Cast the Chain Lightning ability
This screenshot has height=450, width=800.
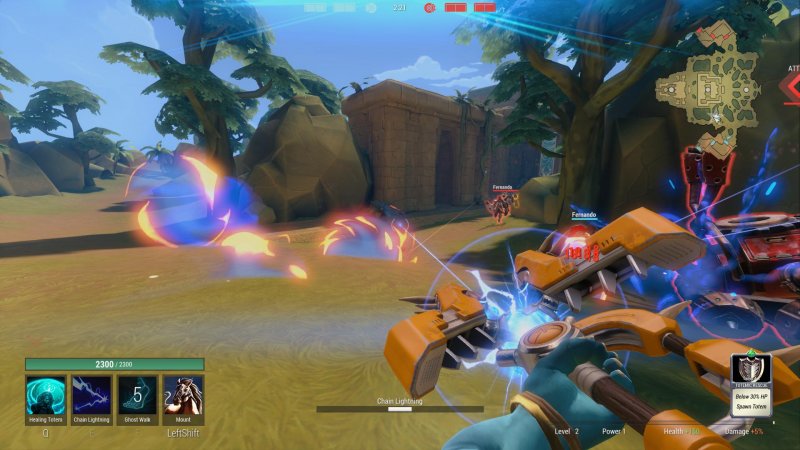click(x=92, y=395)
